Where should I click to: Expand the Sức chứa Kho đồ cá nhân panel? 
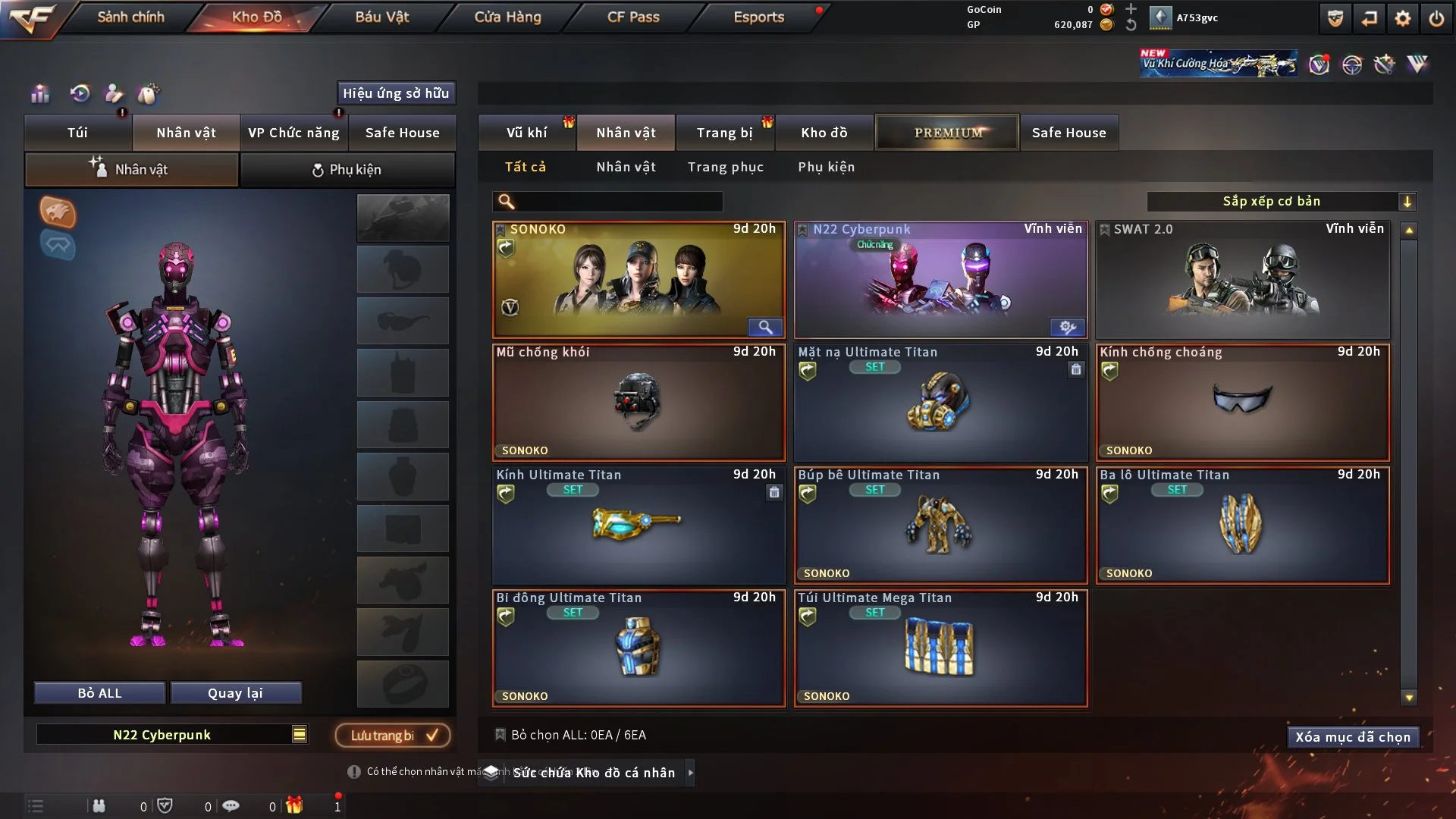pyautogui.click(x=691, y=773)
